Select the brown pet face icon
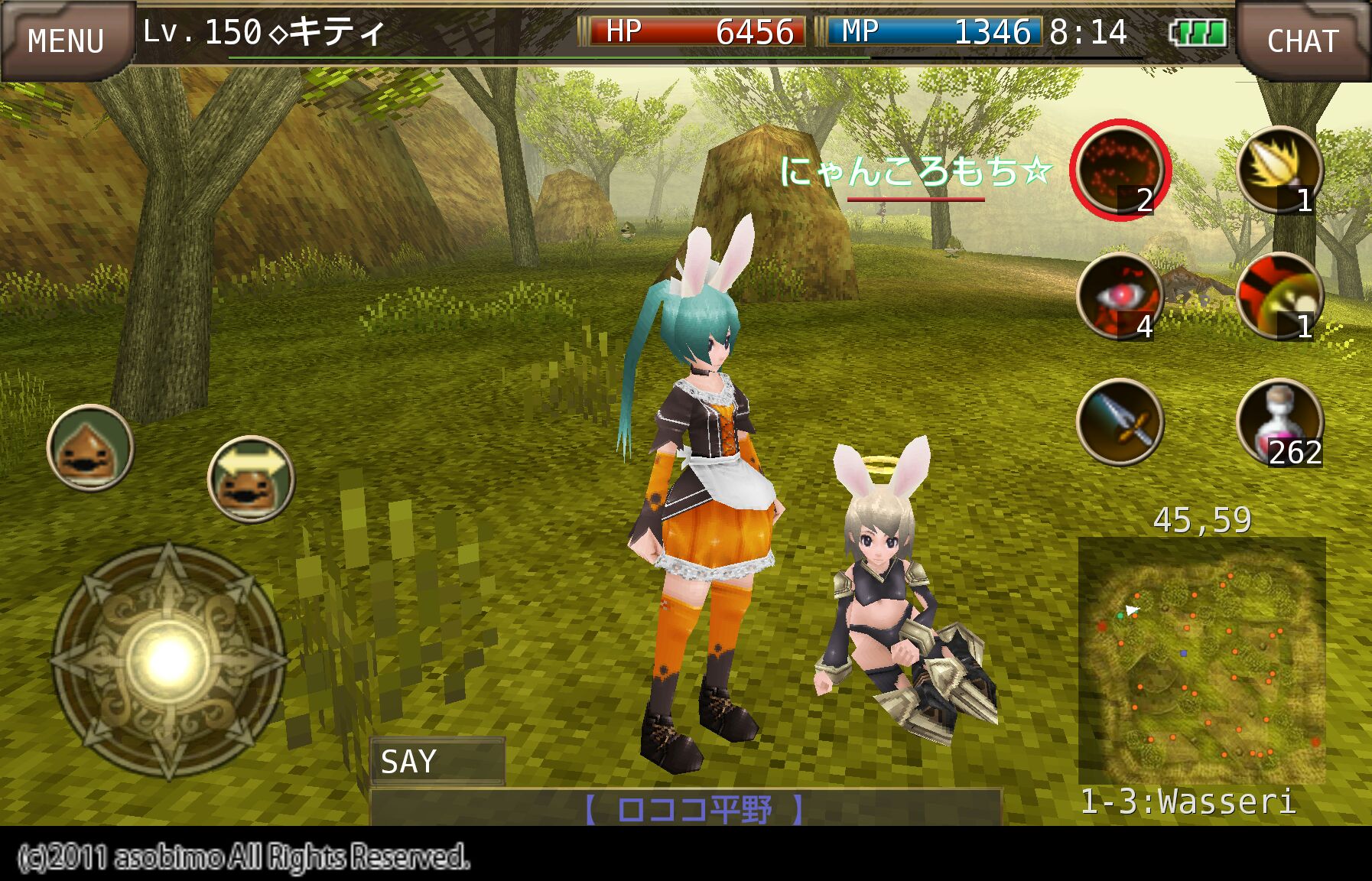 pos(90,448)
